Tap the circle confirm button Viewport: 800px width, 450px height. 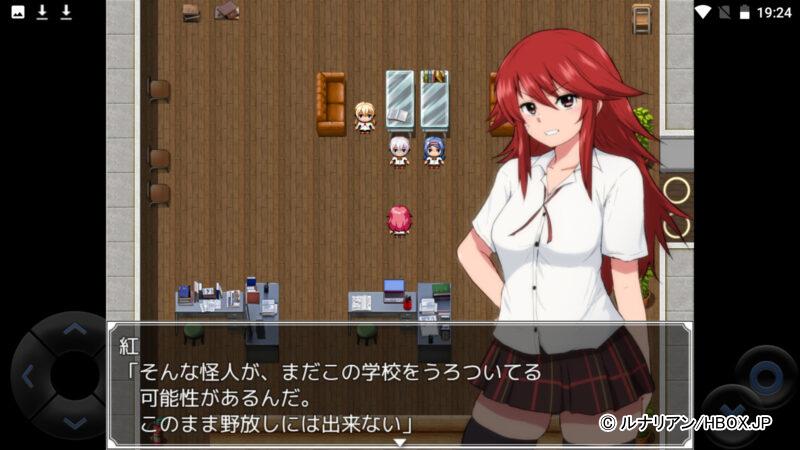766,376
